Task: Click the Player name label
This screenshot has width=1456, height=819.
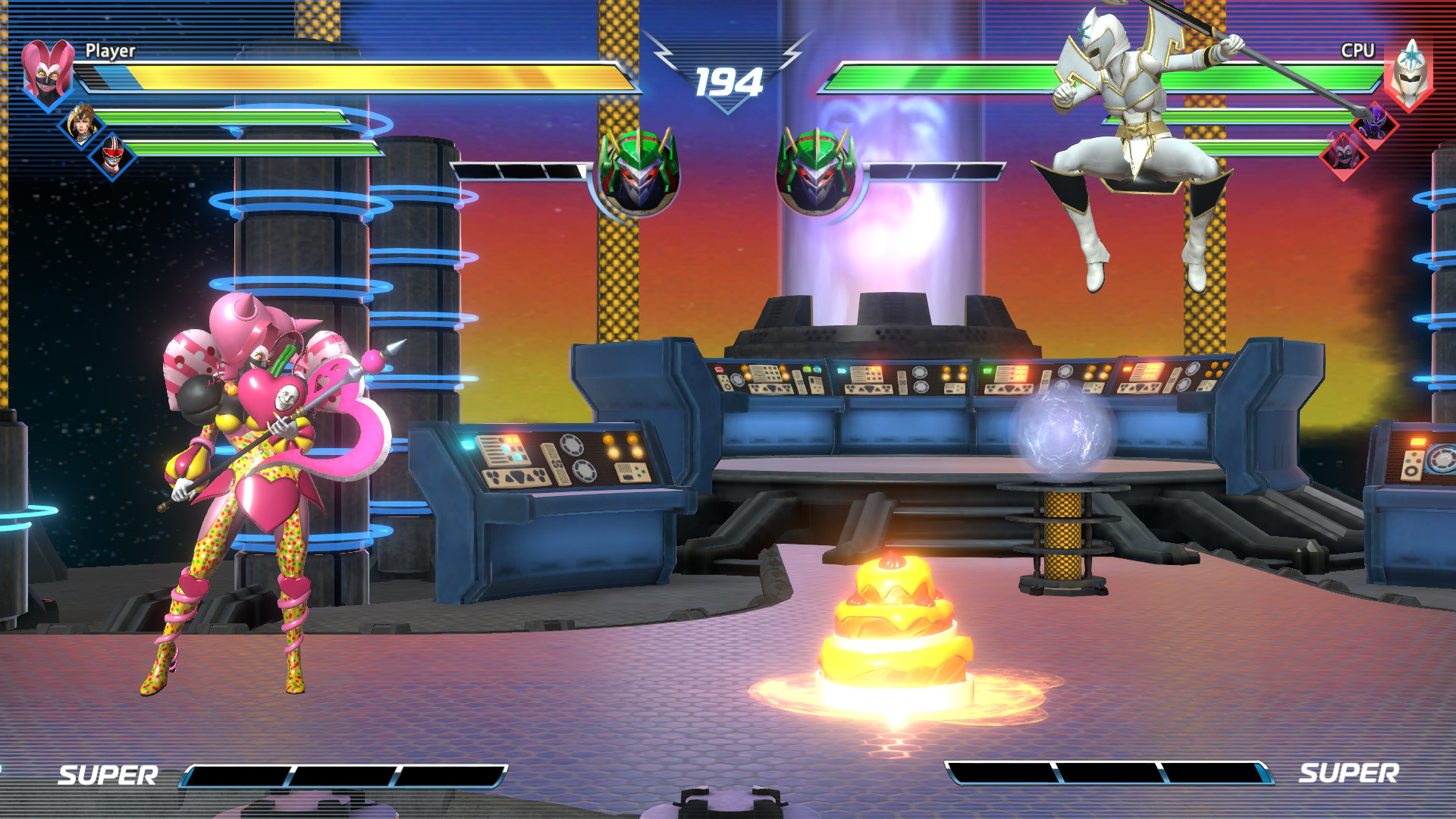Action: pyautogui.click(x=112, y=52)
